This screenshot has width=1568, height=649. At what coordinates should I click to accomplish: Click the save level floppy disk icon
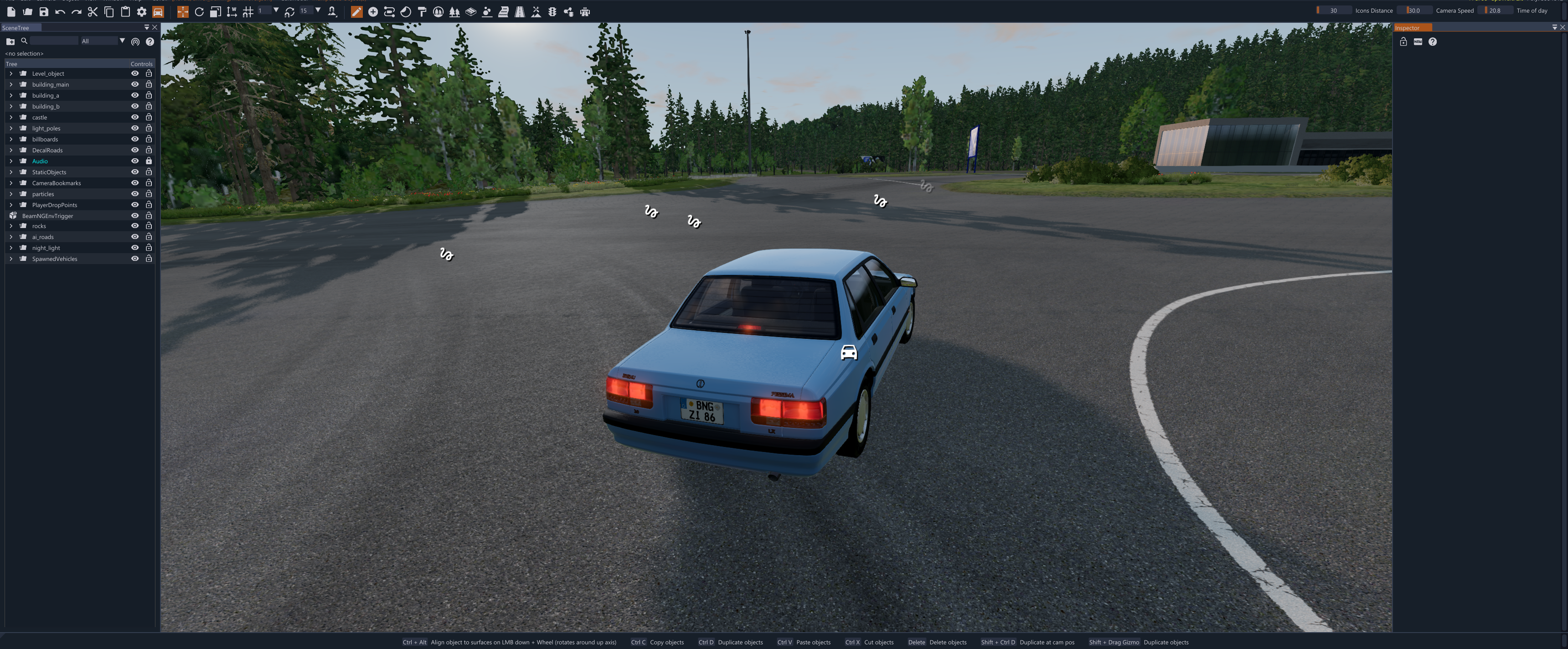[44, 11]
